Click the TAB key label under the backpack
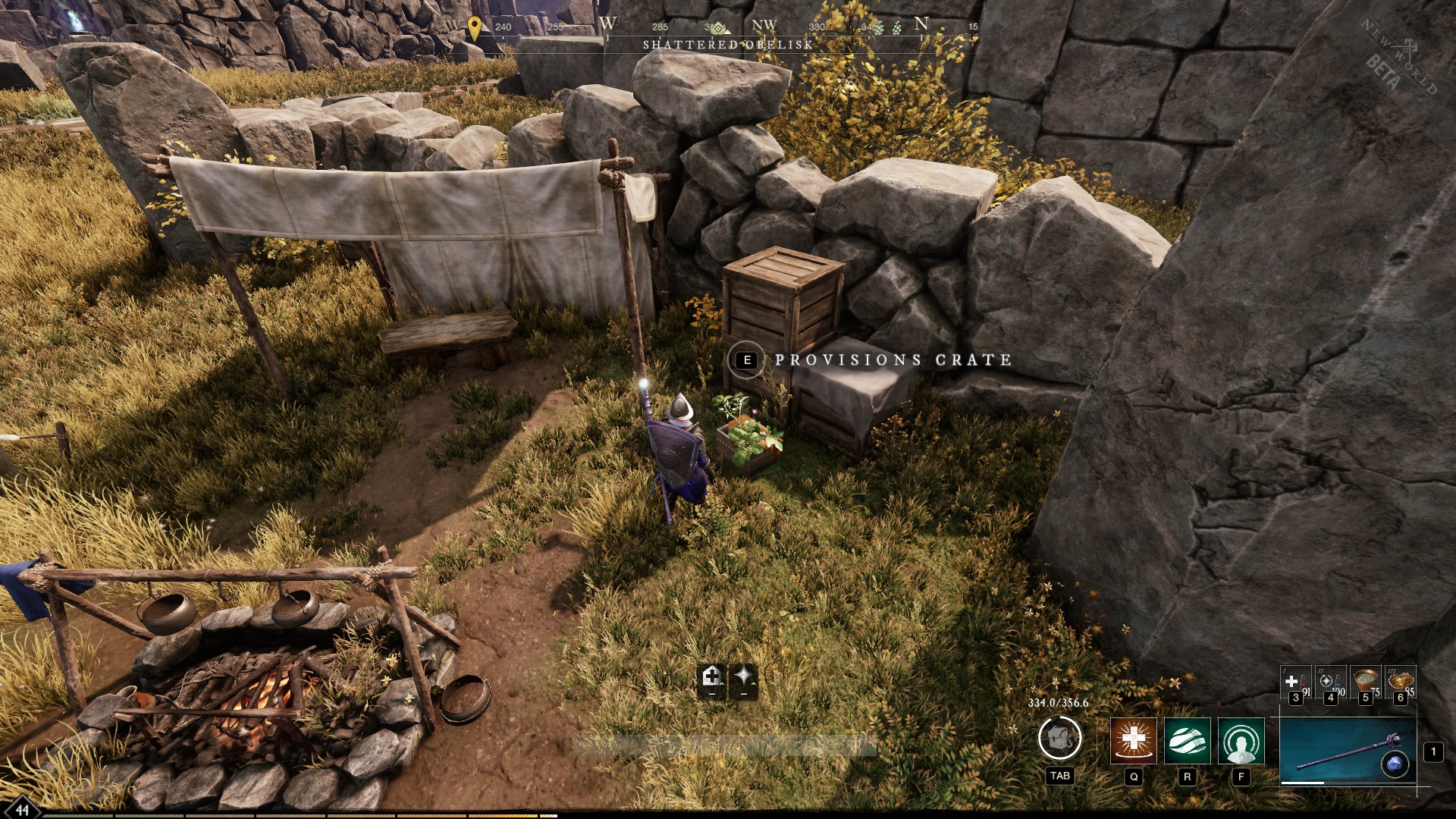This screenshot has height=819, width=1456. point(1059,776)
